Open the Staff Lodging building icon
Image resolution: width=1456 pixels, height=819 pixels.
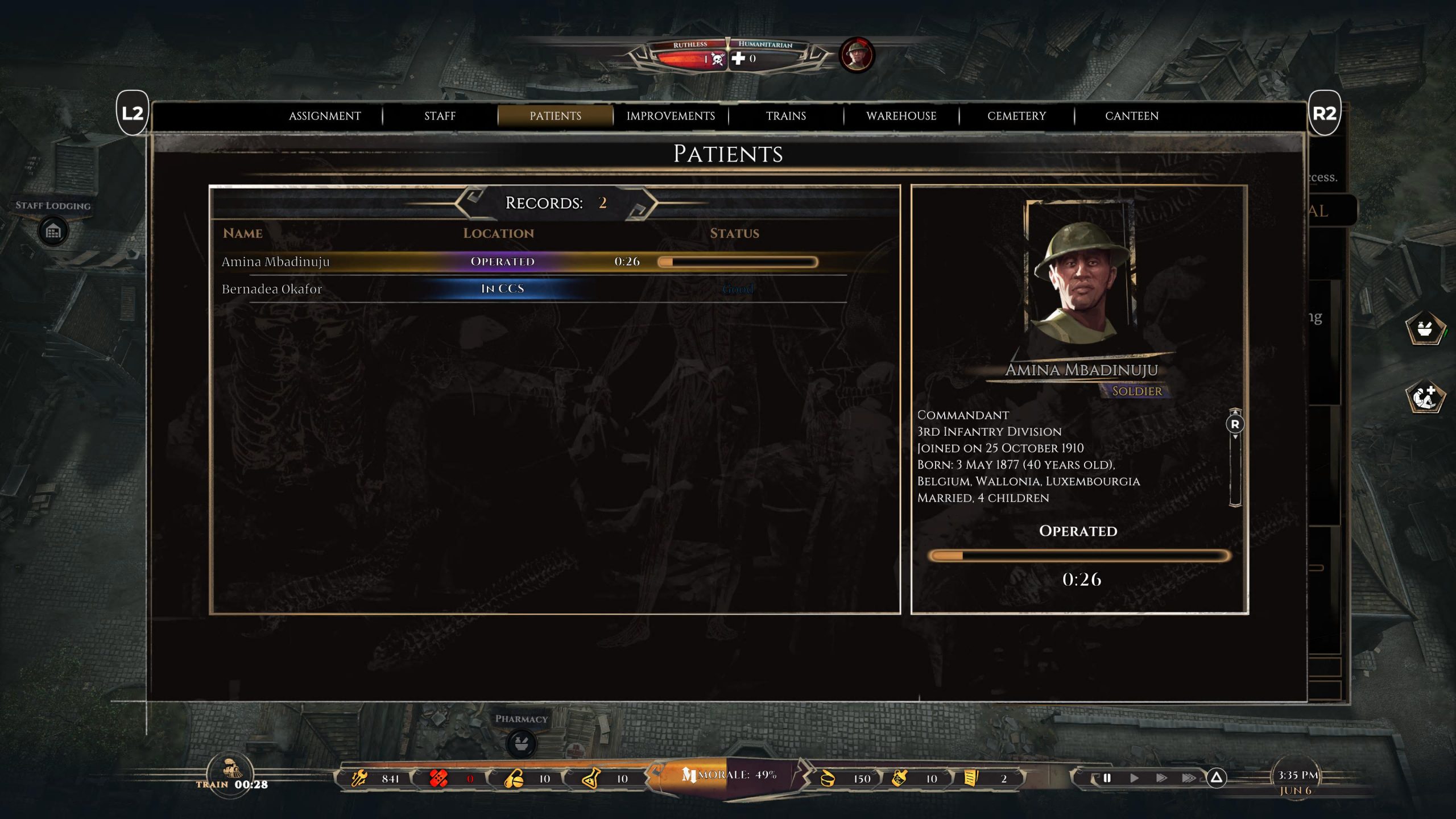pyautogui.click(x=53, y=231)
